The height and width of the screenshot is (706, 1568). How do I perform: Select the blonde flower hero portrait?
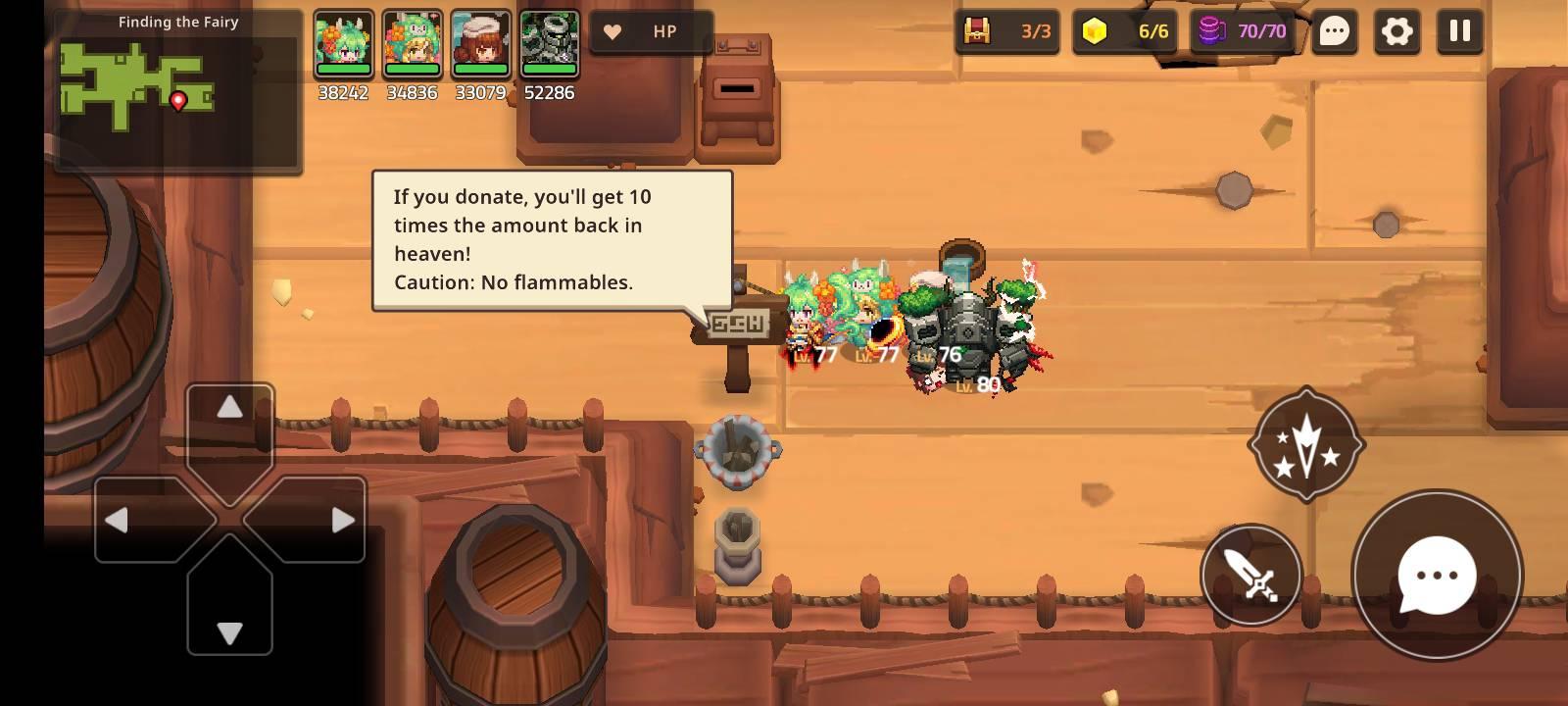click(x=412, y=45)
